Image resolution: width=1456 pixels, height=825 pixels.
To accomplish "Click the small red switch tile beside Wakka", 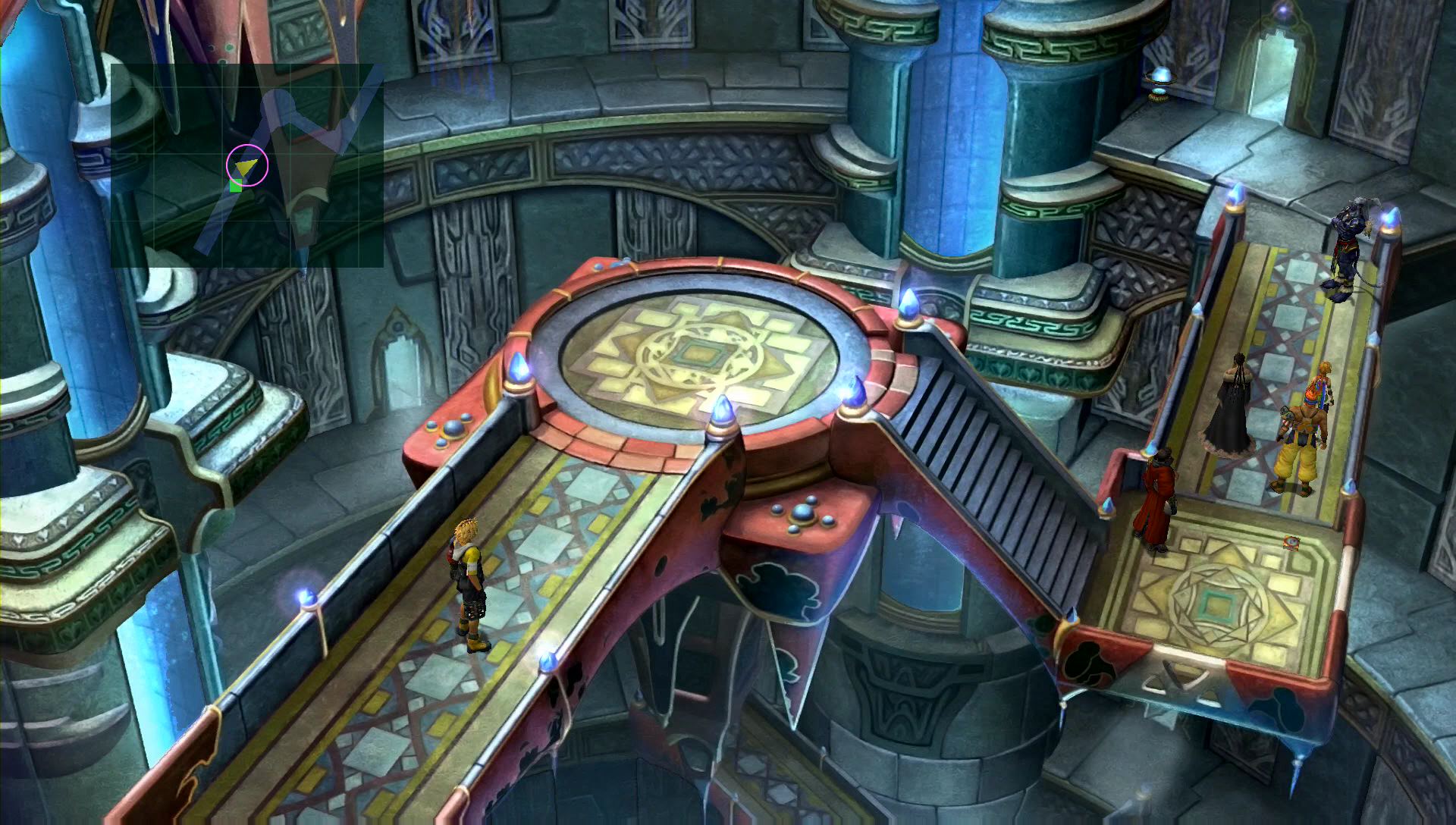I will tap(1291, 544).
